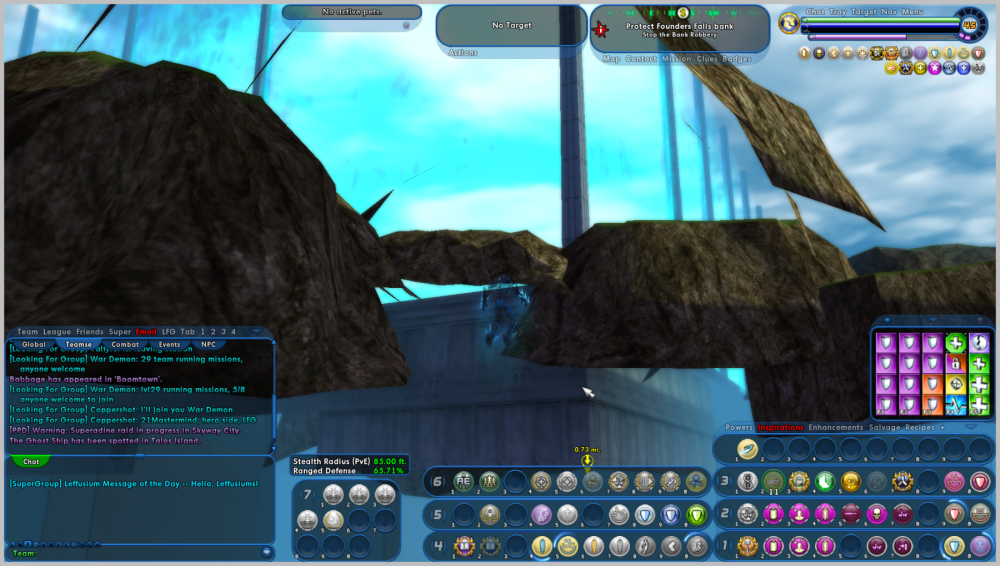Open the Recipes window
This screenshot has width=1000, height=566.
[919, 427]
